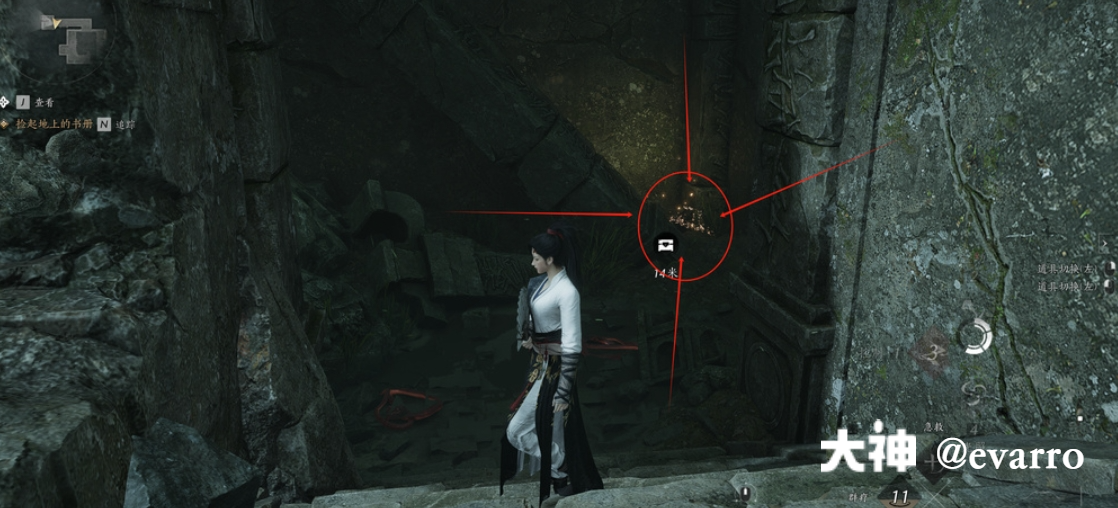This screenshot has width=1118, height=508.
Task: Activate the white segmented ring skill icon
Action: click(x=974, y=336)
